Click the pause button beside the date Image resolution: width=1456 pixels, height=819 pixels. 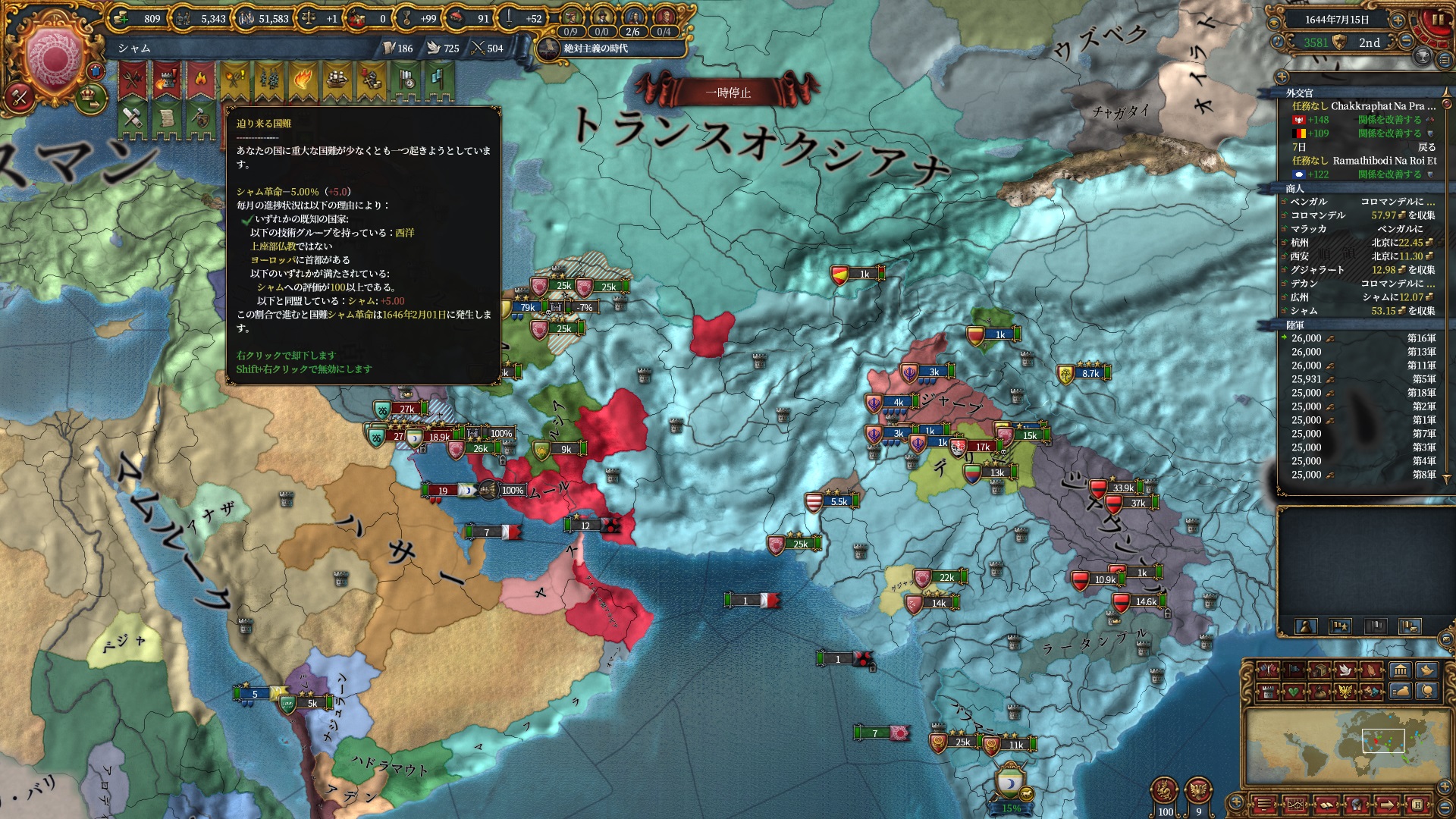1437,20
